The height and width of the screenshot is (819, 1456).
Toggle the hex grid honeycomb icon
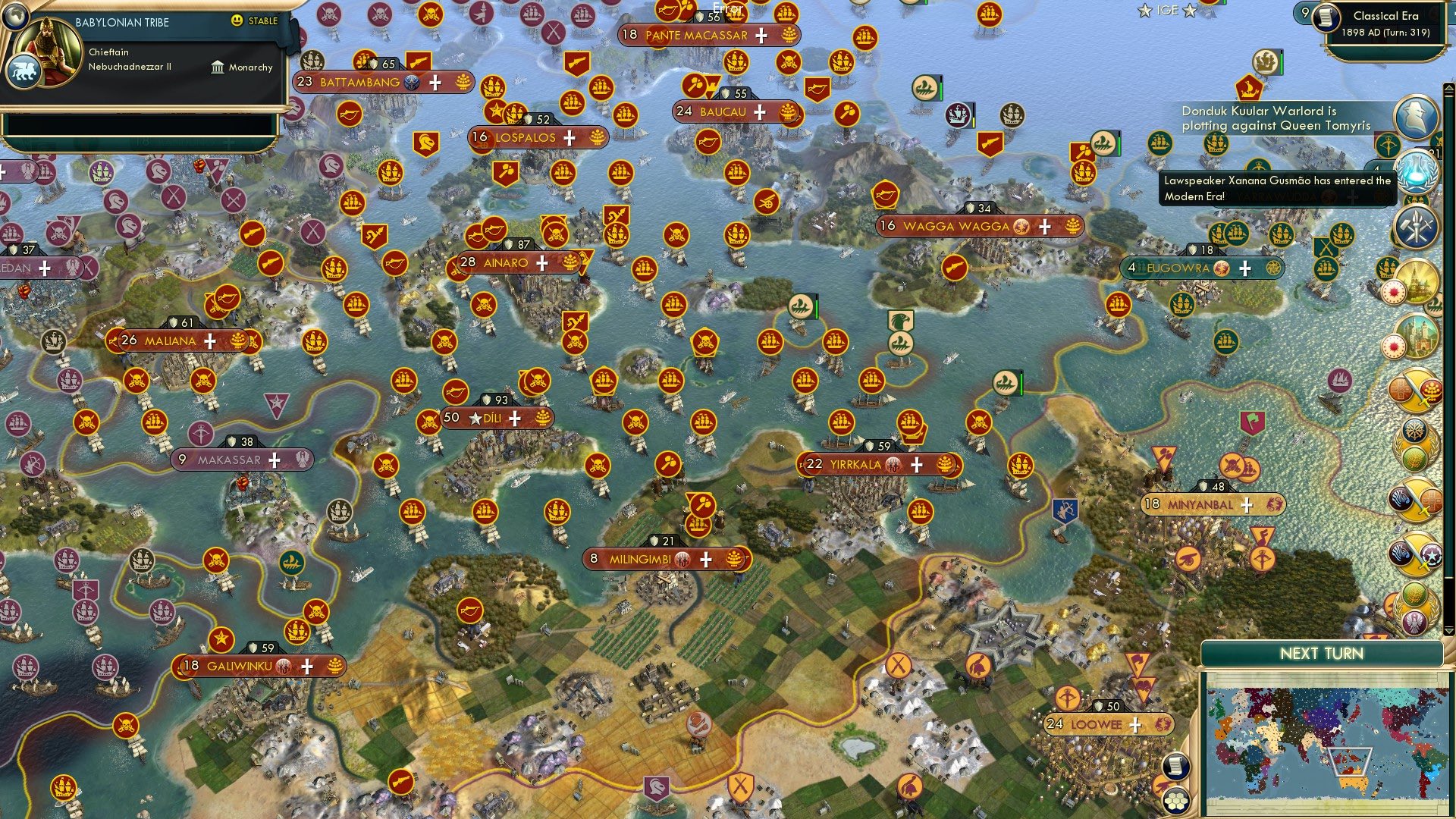click(x=1175, y=802)
